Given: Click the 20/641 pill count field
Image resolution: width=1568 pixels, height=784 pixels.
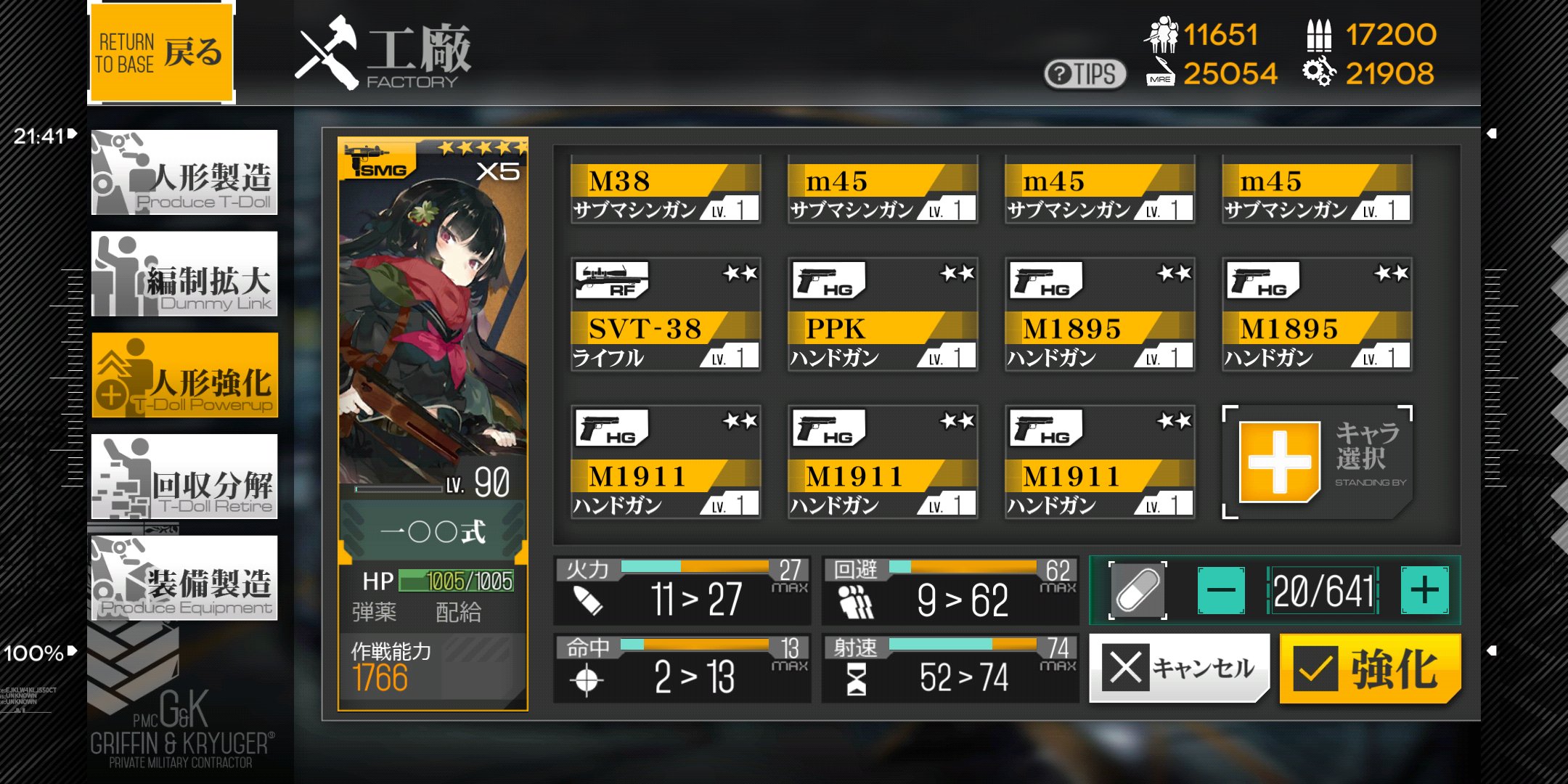Looking at the screenshot, I should (1323, 589).
